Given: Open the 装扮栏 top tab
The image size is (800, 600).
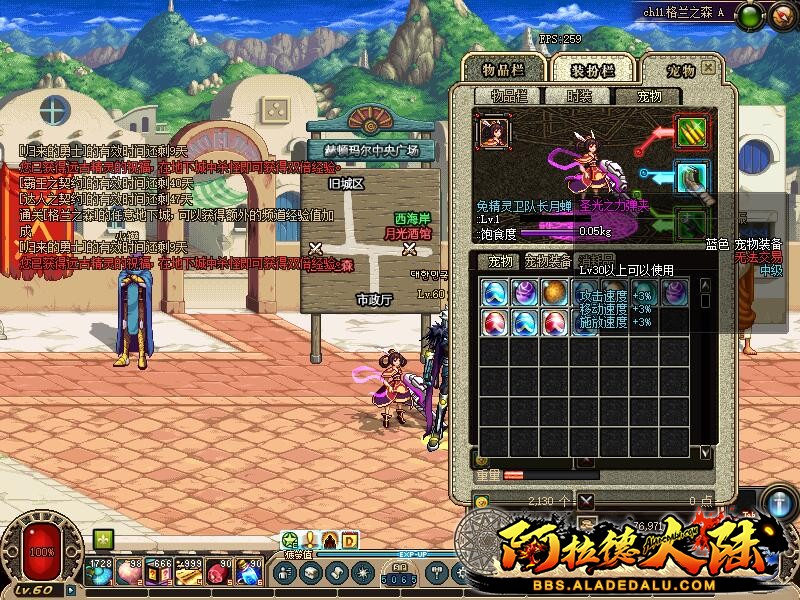Looking at the screenshot, I should tap(592, 69).
